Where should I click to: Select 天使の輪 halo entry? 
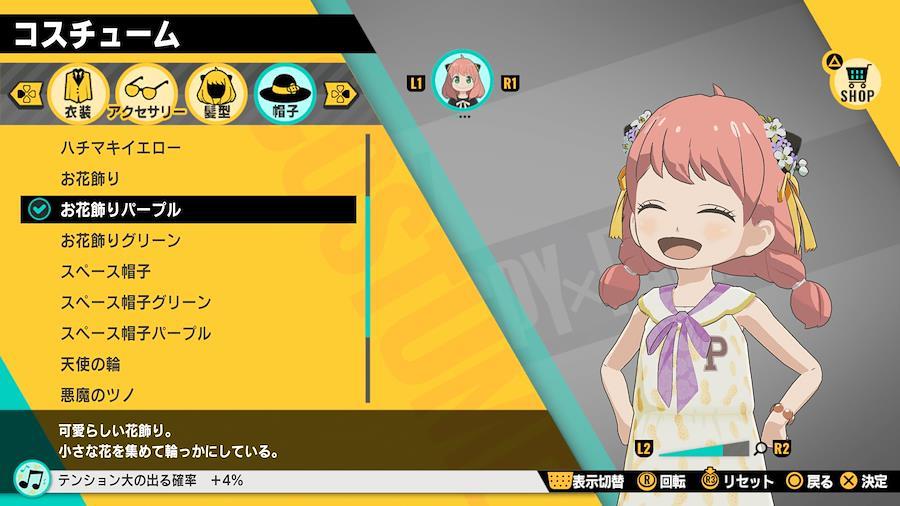[90, 364]
